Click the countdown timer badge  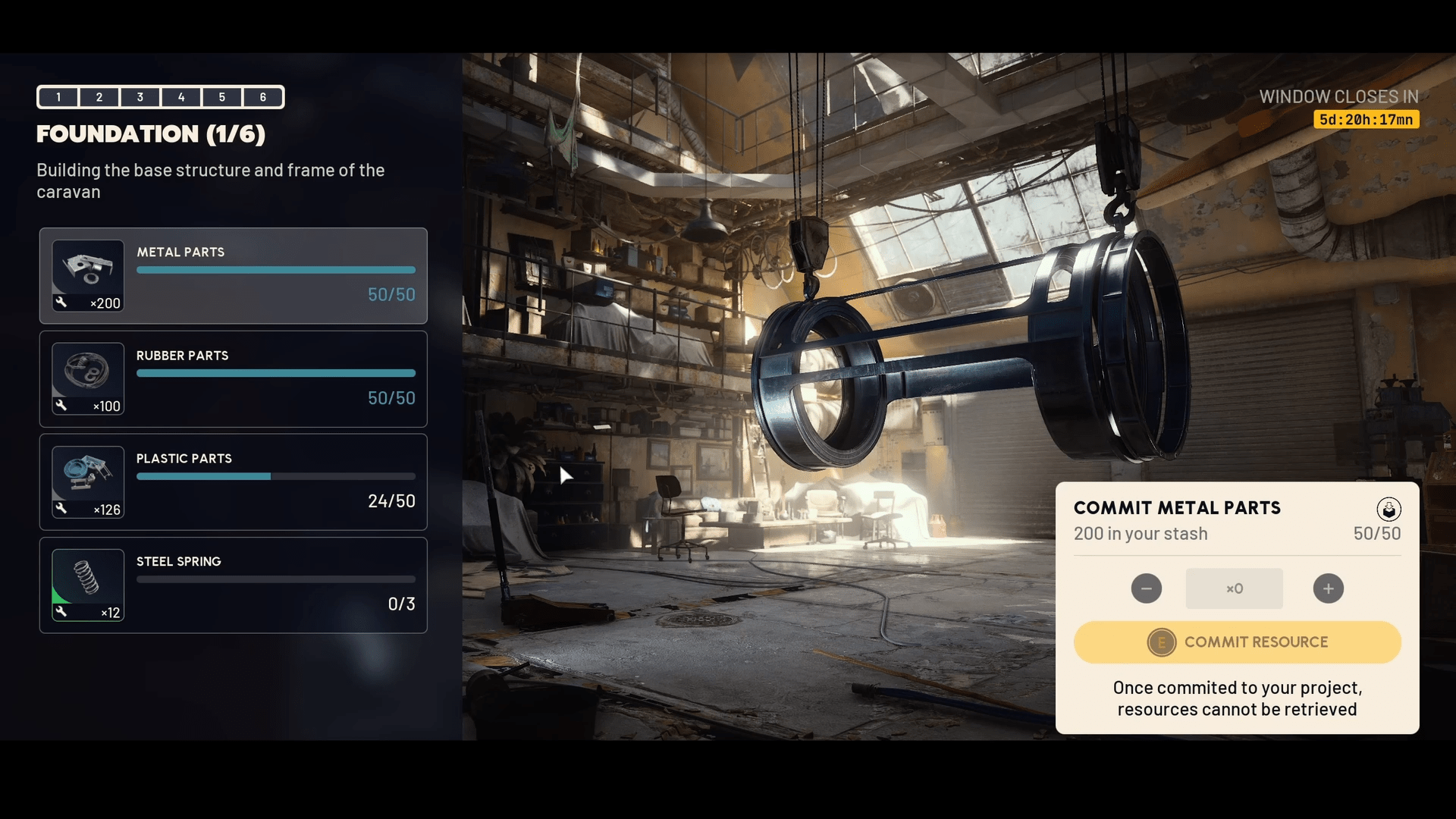1365,119
